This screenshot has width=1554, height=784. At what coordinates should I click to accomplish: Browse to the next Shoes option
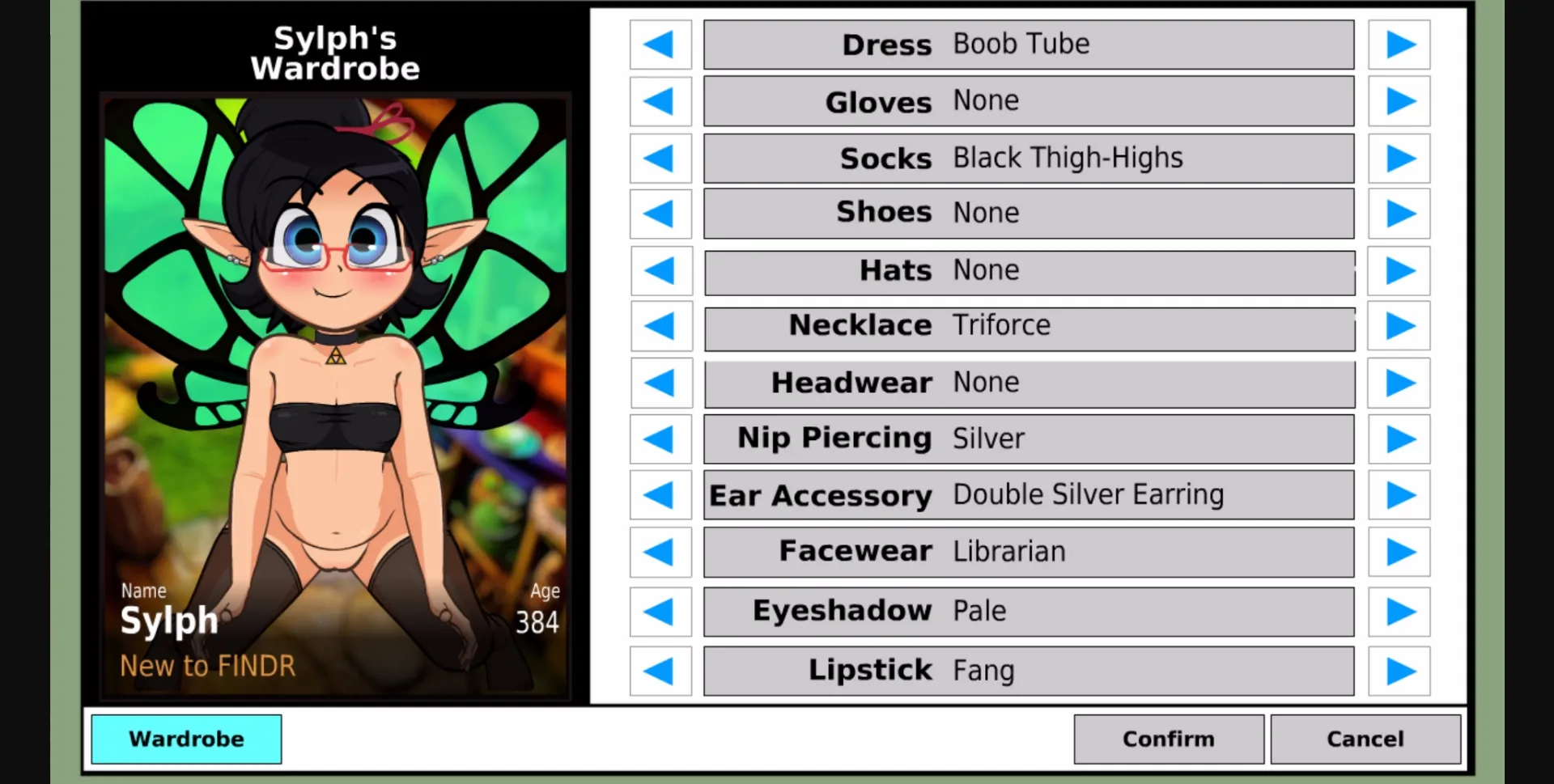click(1399, 213)
